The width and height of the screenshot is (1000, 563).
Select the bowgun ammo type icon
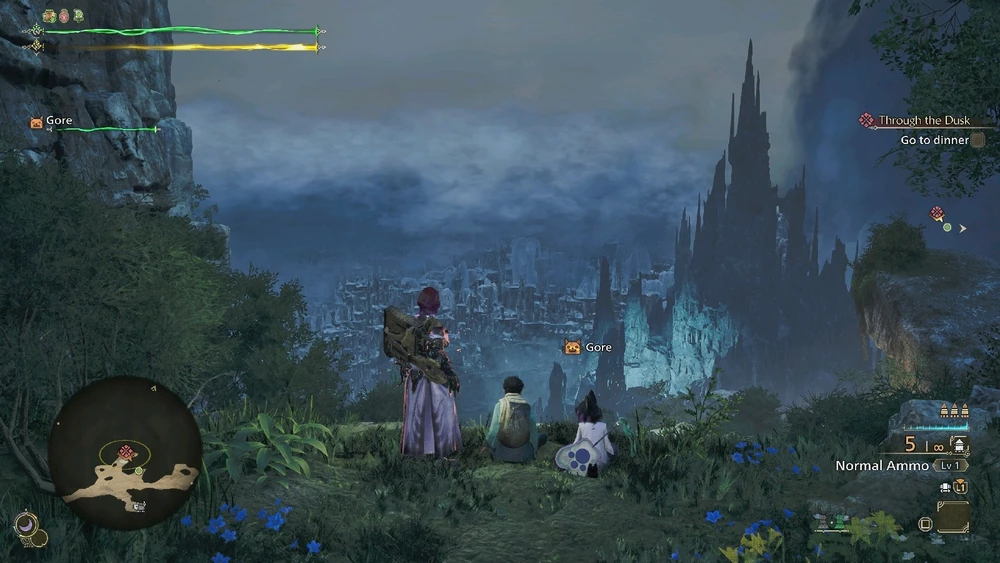(x=960, y=446)
